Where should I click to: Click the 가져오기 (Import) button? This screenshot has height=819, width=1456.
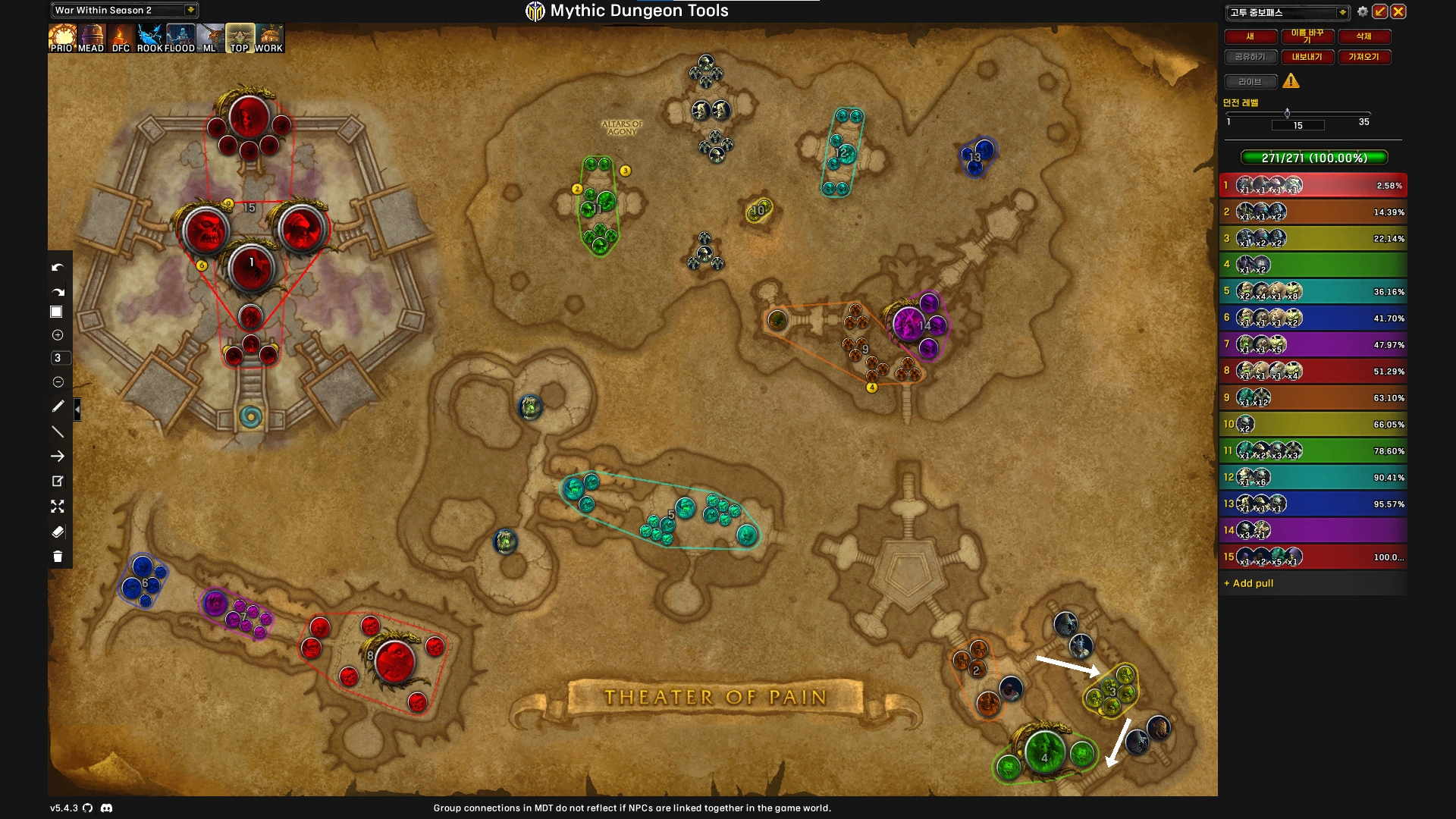[1363, 57]
